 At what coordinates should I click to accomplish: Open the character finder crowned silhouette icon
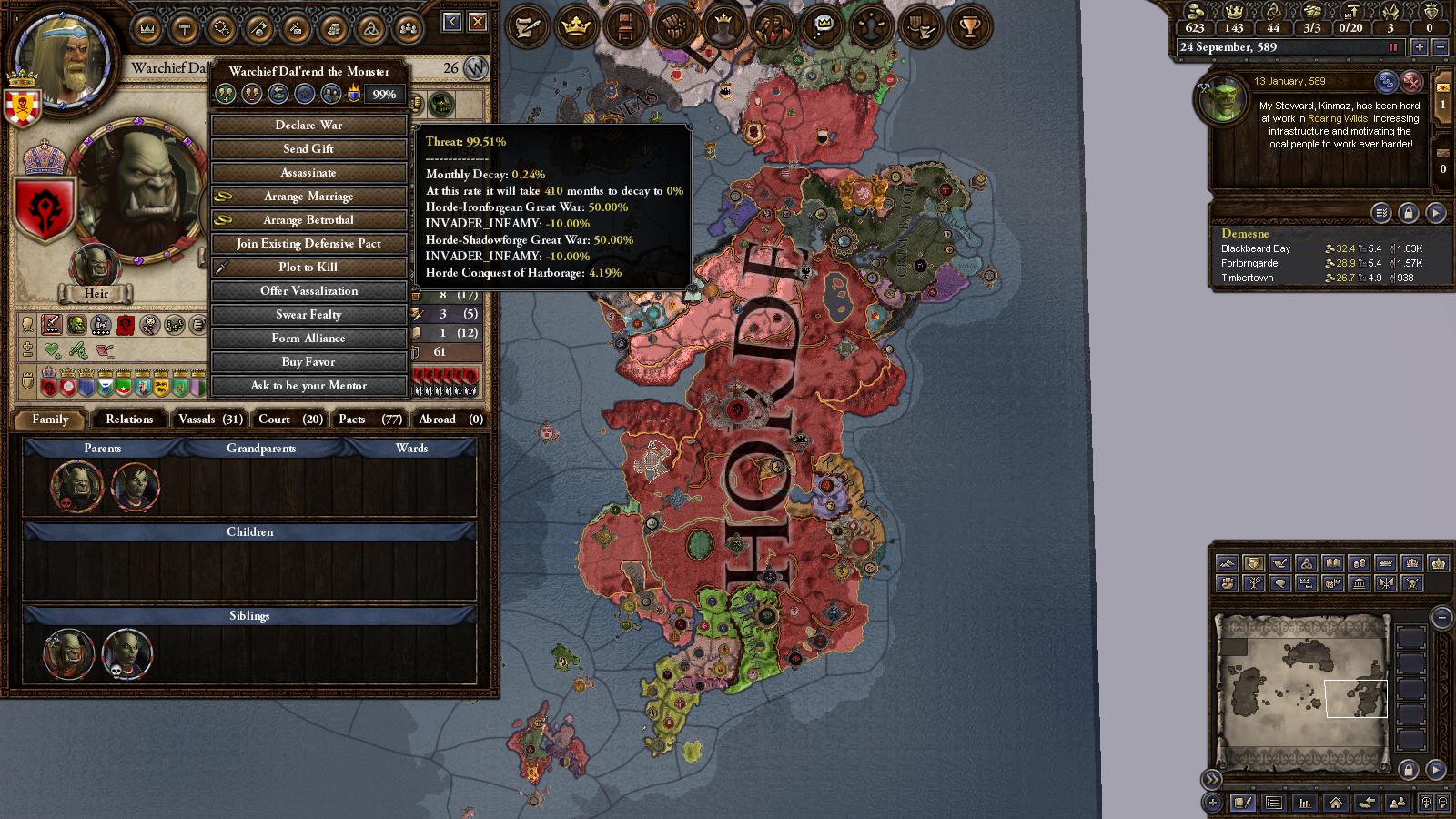(722, 26)
